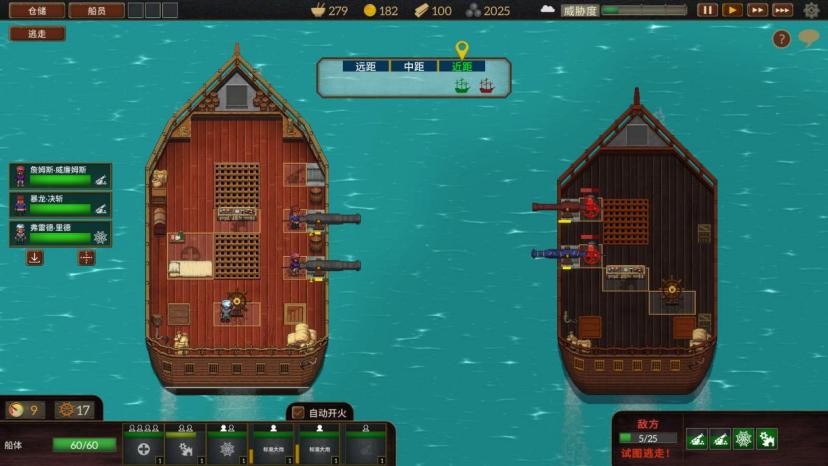Open settings with the gear icon

click(811, 10)
